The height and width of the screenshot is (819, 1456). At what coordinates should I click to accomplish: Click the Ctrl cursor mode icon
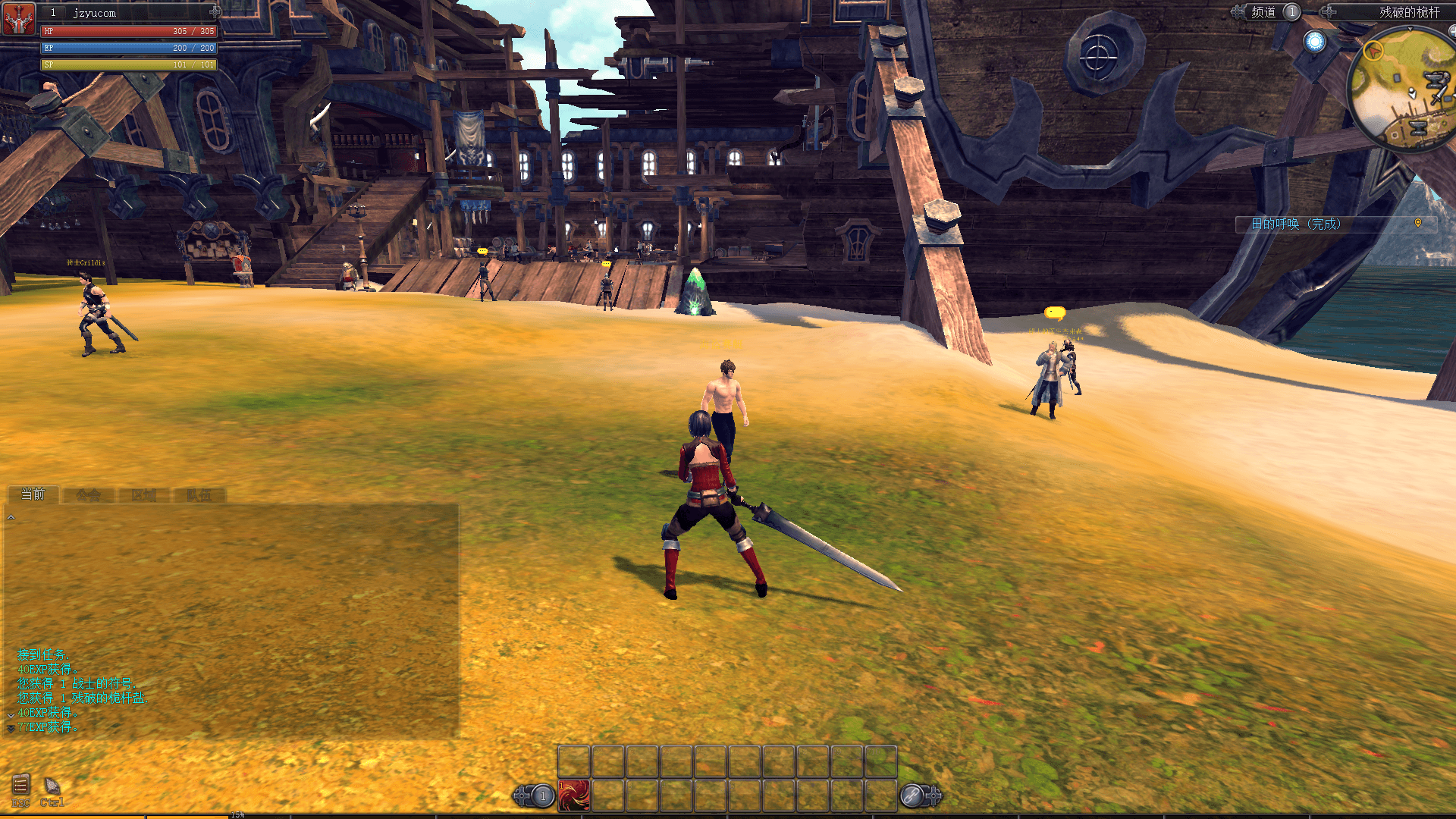coord(52,786)
